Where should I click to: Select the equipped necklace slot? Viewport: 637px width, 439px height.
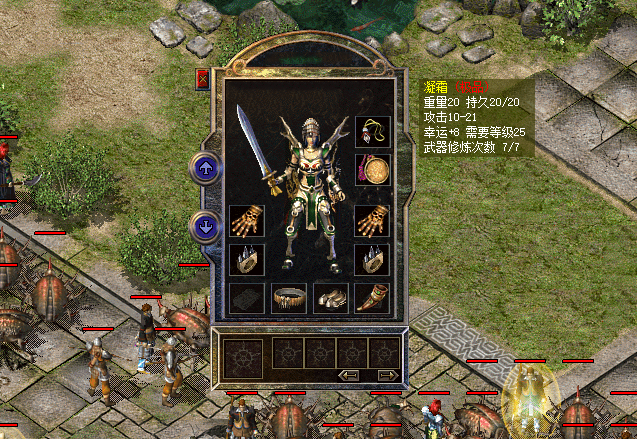(x=372, y=132)
